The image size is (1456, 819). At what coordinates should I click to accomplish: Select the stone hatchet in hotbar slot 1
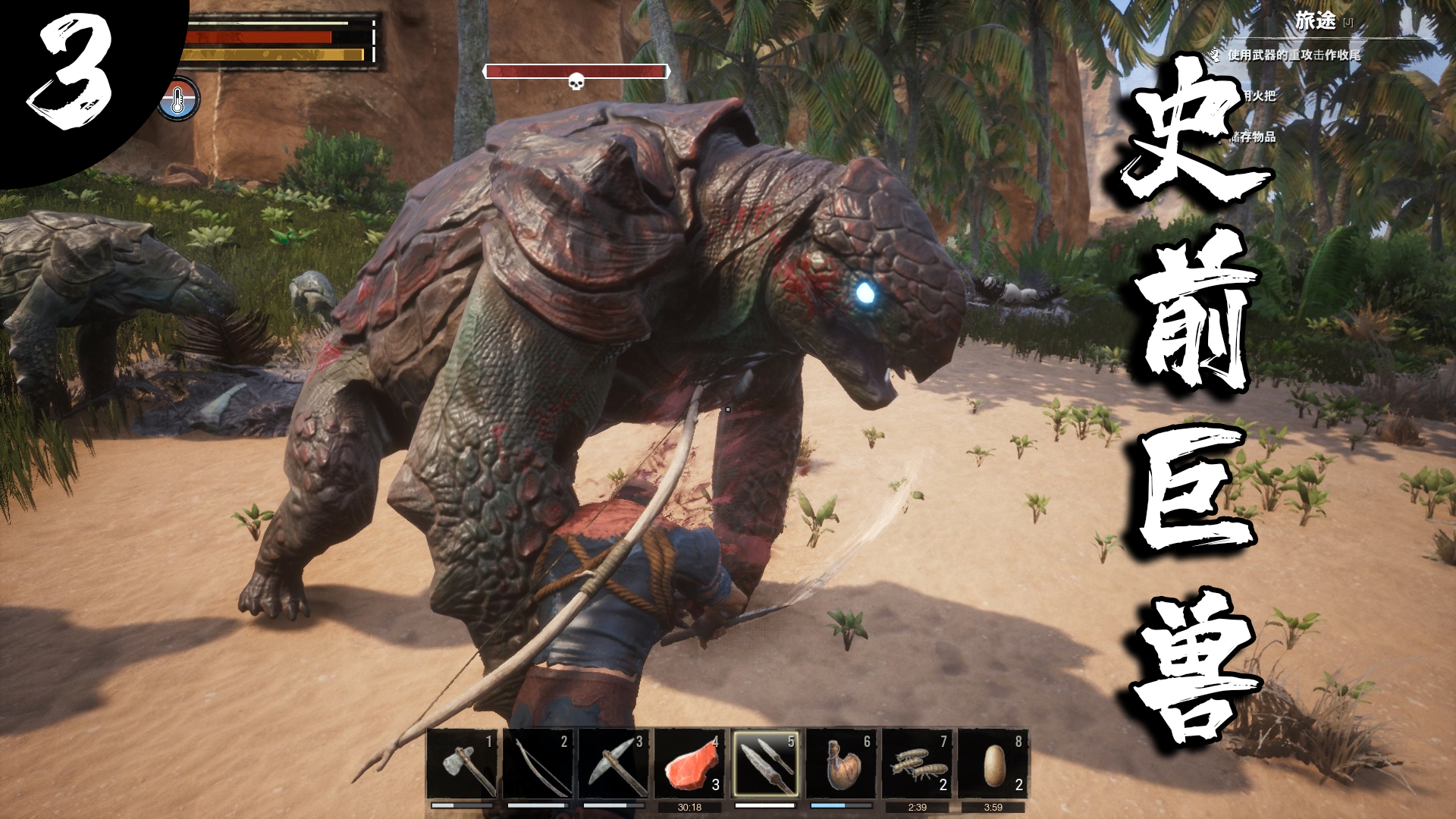pos(463,763)
